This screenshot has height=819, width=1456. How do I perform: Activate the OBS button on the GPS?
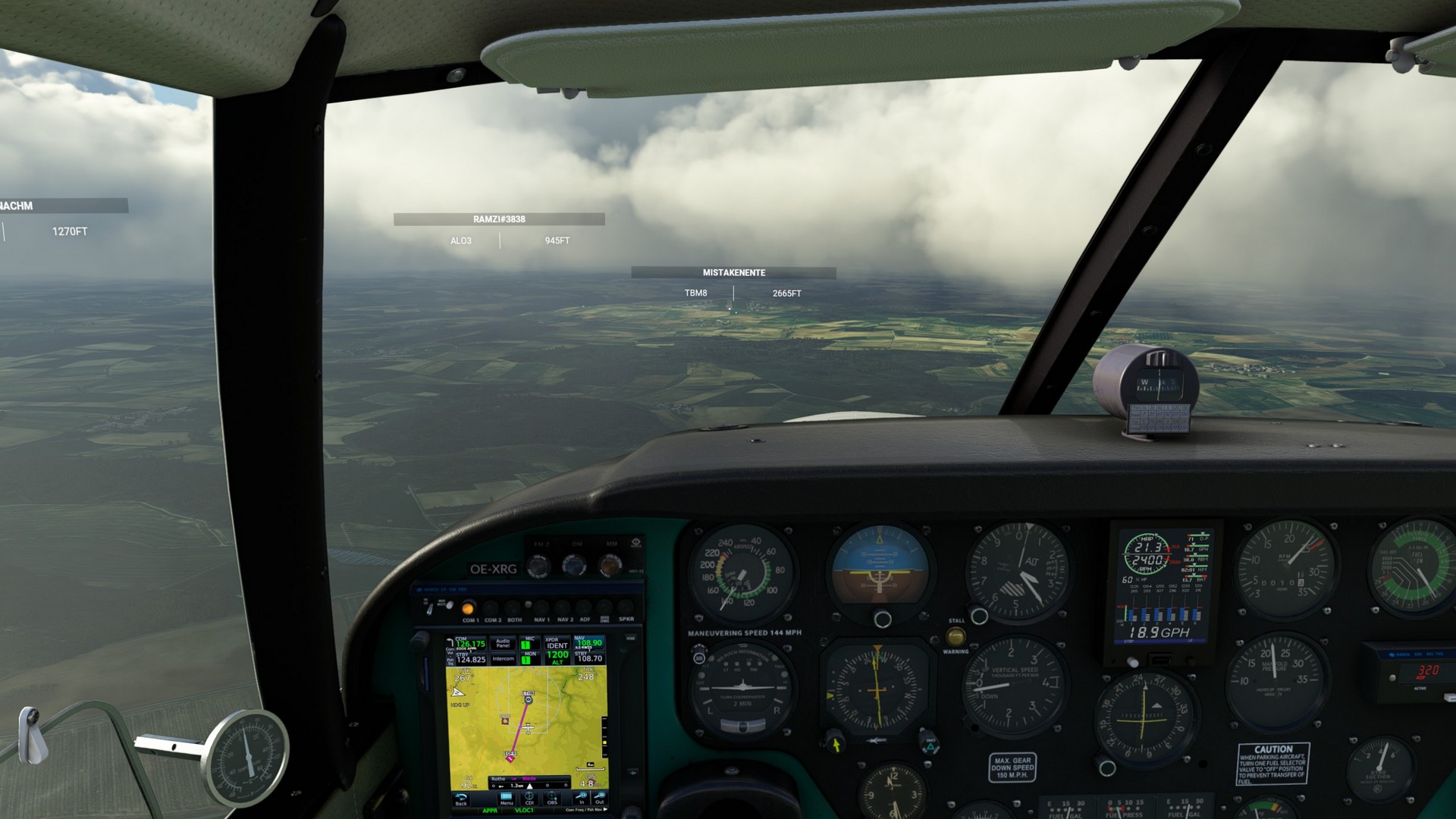[x=552, y=799]
